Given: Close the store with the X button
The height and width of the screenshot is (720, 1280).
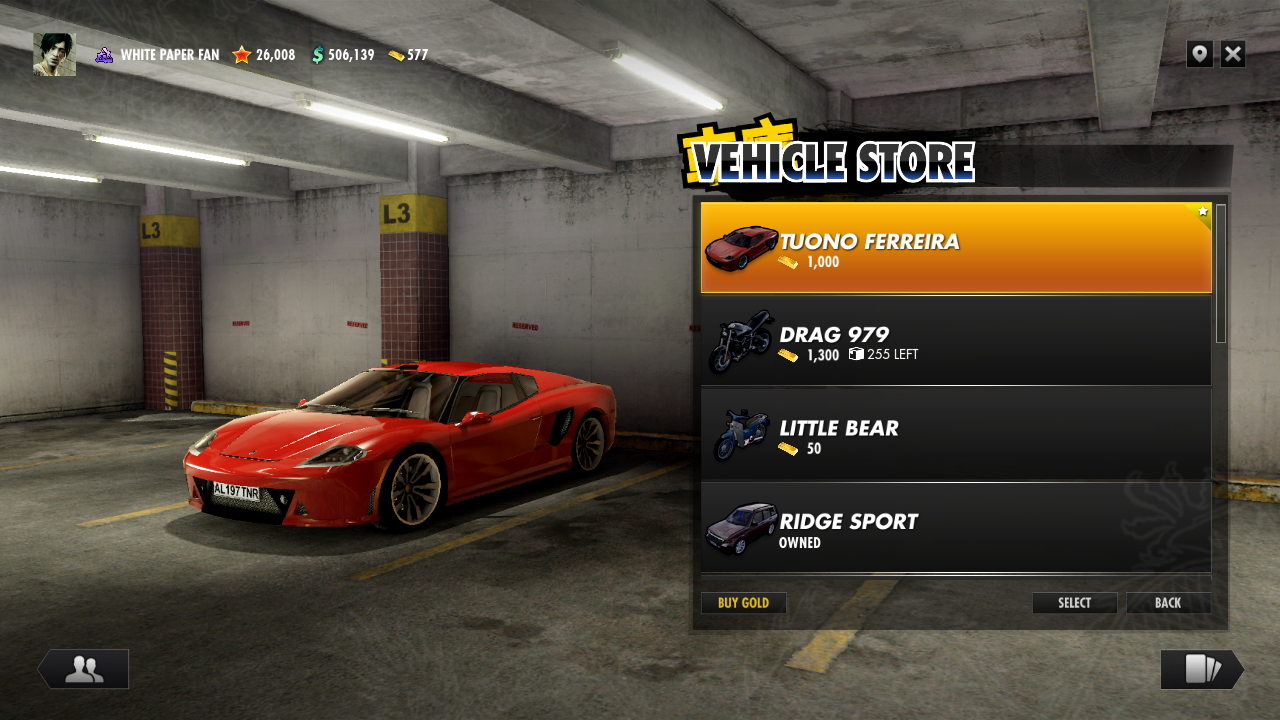Looking at the screenshot, I should point(1233,54).
